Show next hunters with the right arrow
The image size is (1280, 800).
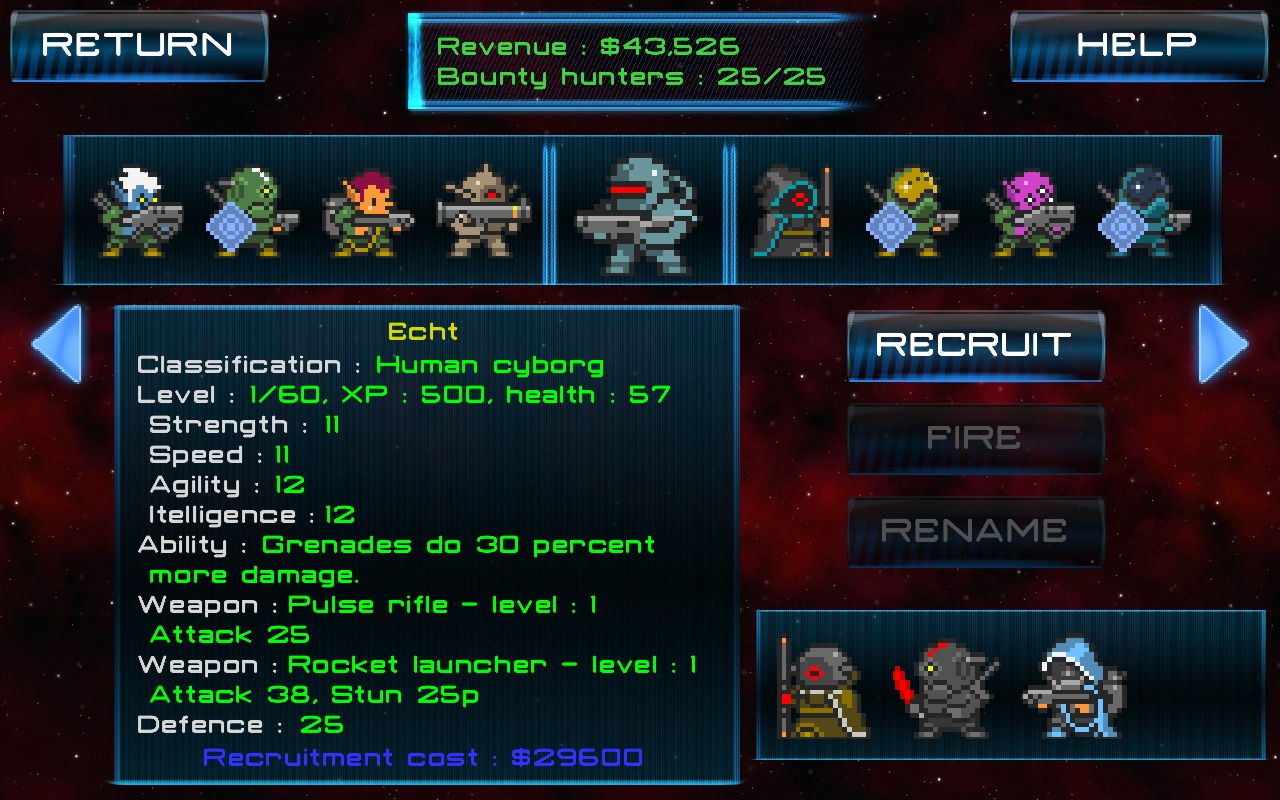(1223, 344)
